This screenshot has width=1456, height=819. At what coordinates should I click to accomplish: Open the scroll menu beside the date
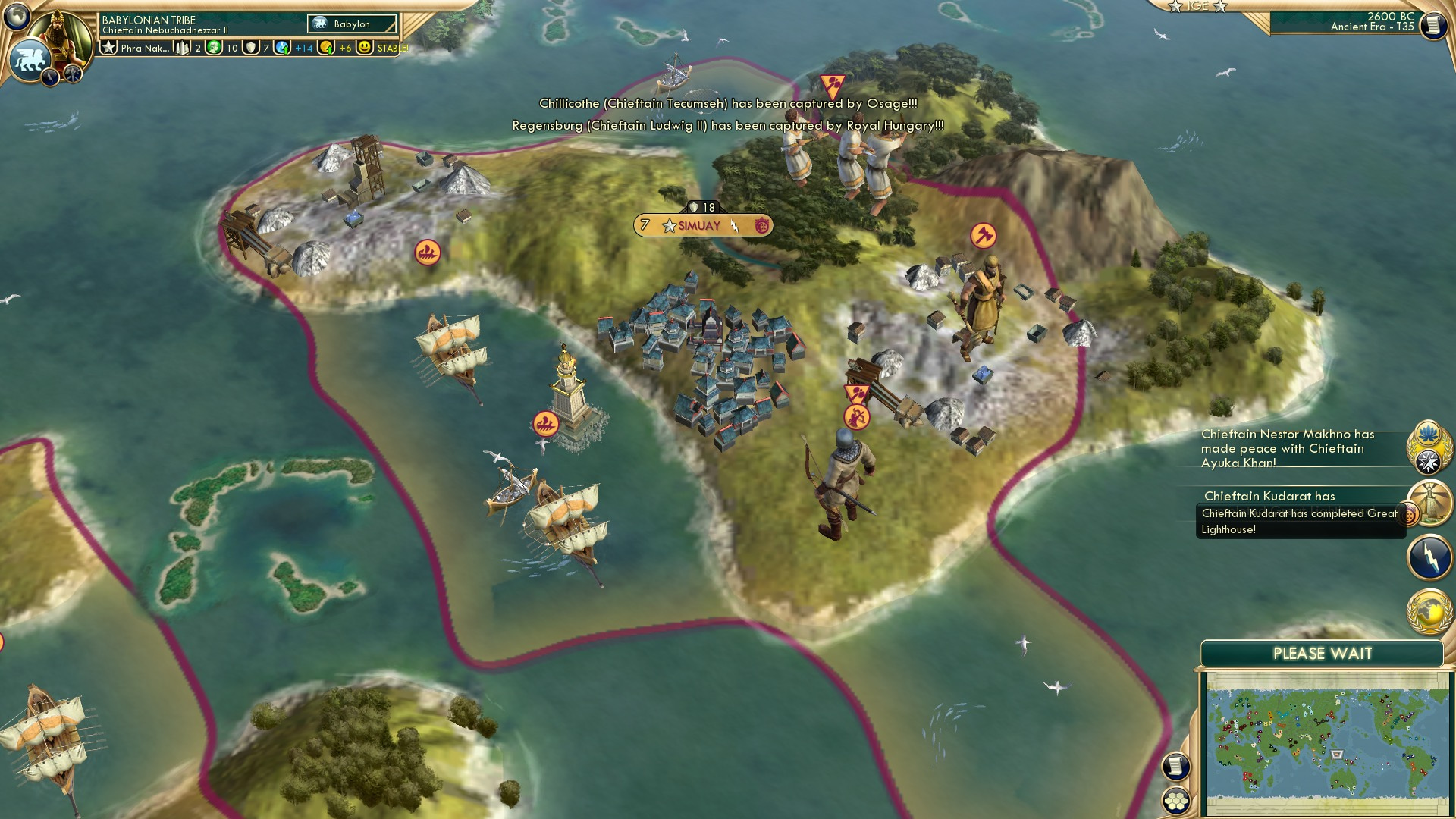click(1432, 26)
